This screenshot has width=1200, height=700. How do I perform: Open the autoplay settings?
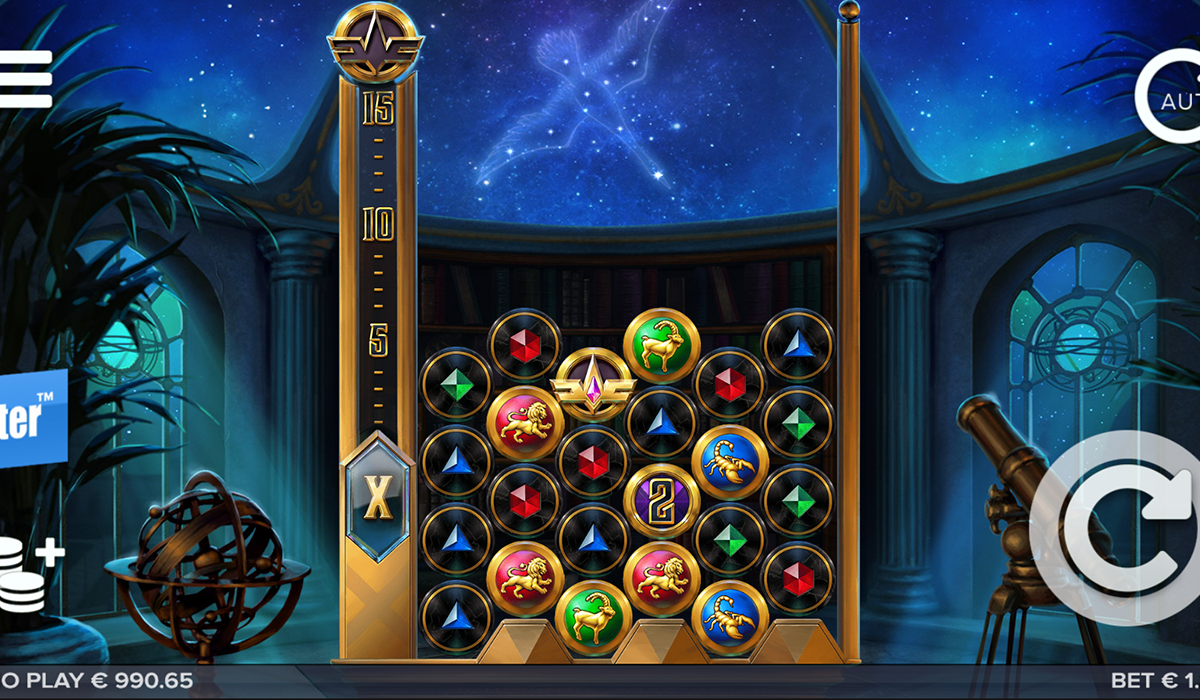[x=1172, y=97]
